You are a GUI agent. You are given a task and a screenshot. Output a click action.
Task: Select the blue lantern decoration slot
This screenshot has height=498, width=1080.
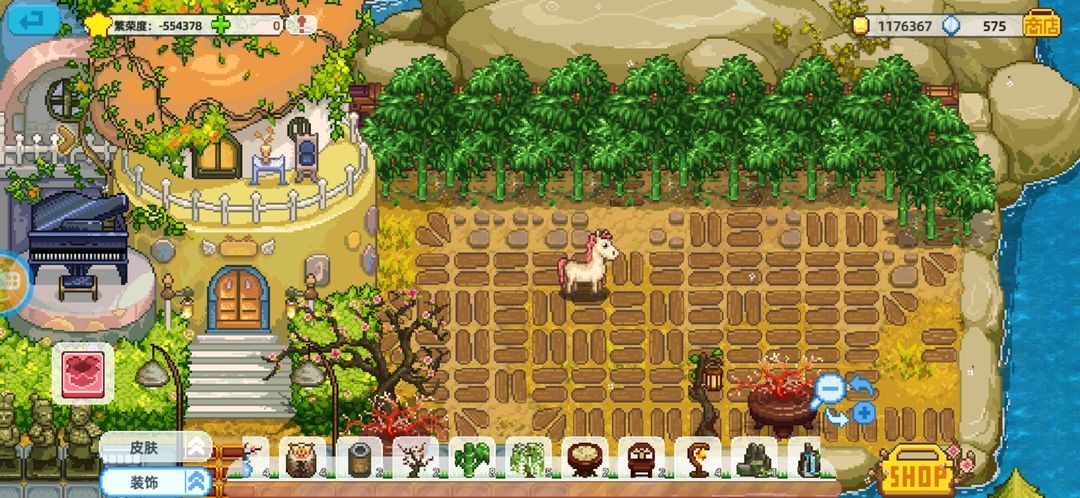point(808,460)
